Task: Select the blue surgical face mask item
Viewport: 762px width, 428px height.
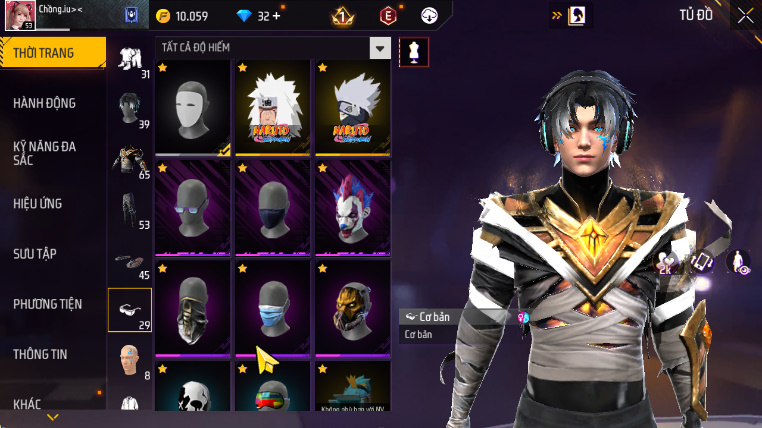Action: pyautogui.click(x=273, y=307)
